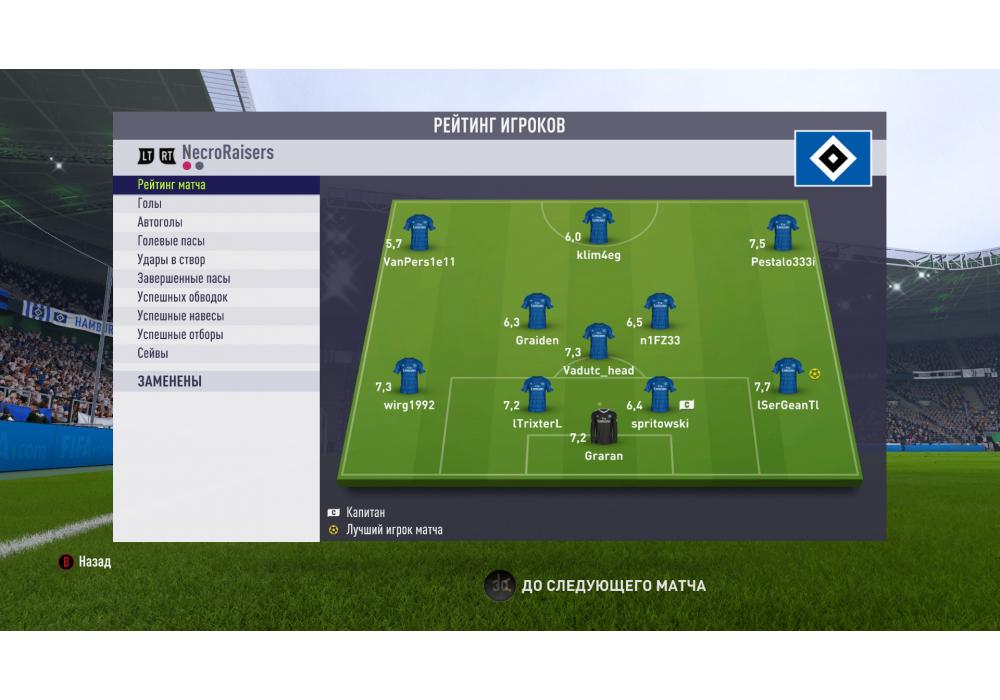Open the Автоголы stat entry

pyautogui.click(x=215, y=222)
